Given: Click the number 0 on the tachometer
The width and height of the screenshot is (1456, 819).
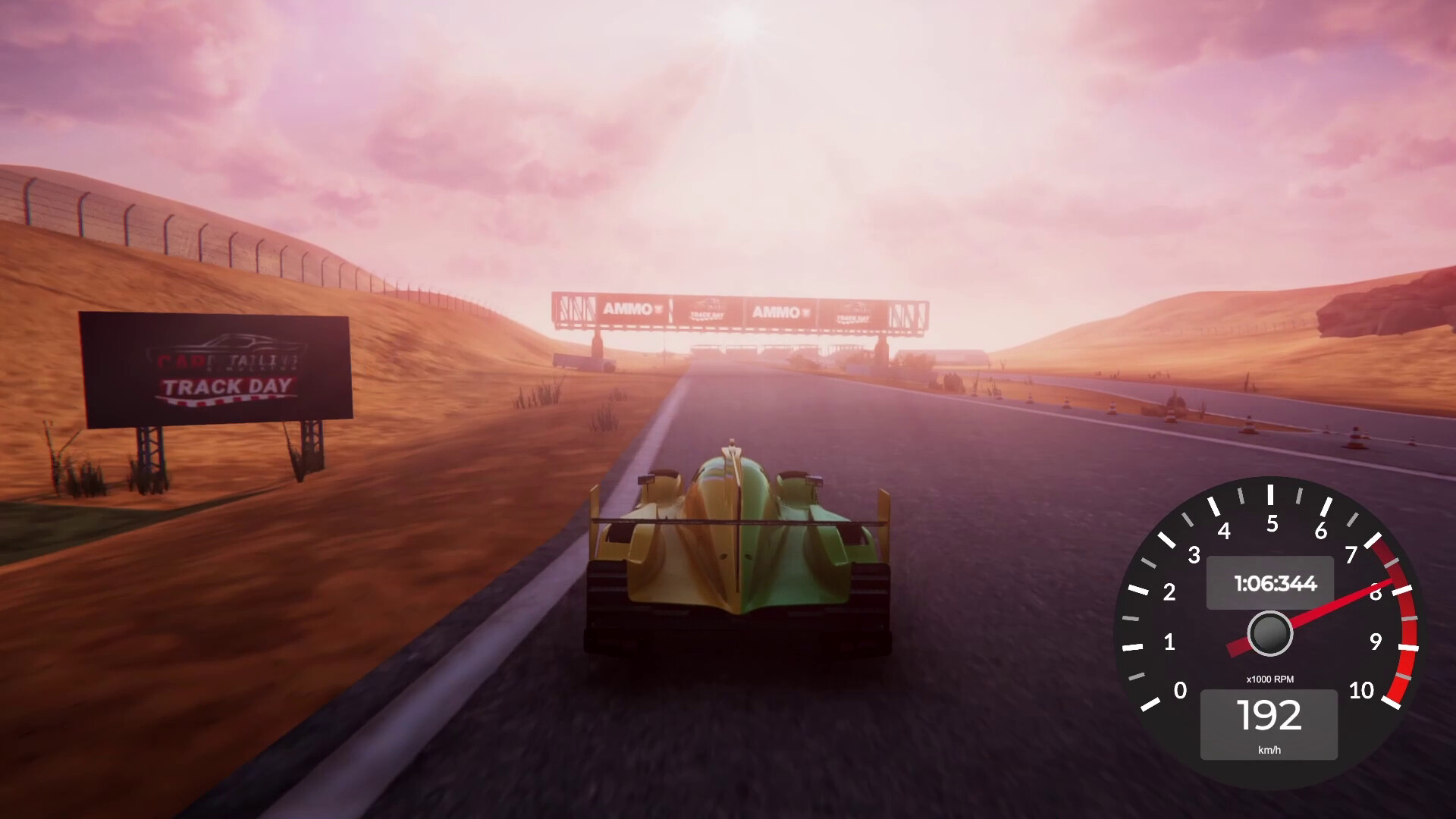Looking at the screenshot, I should point(1181,691).
